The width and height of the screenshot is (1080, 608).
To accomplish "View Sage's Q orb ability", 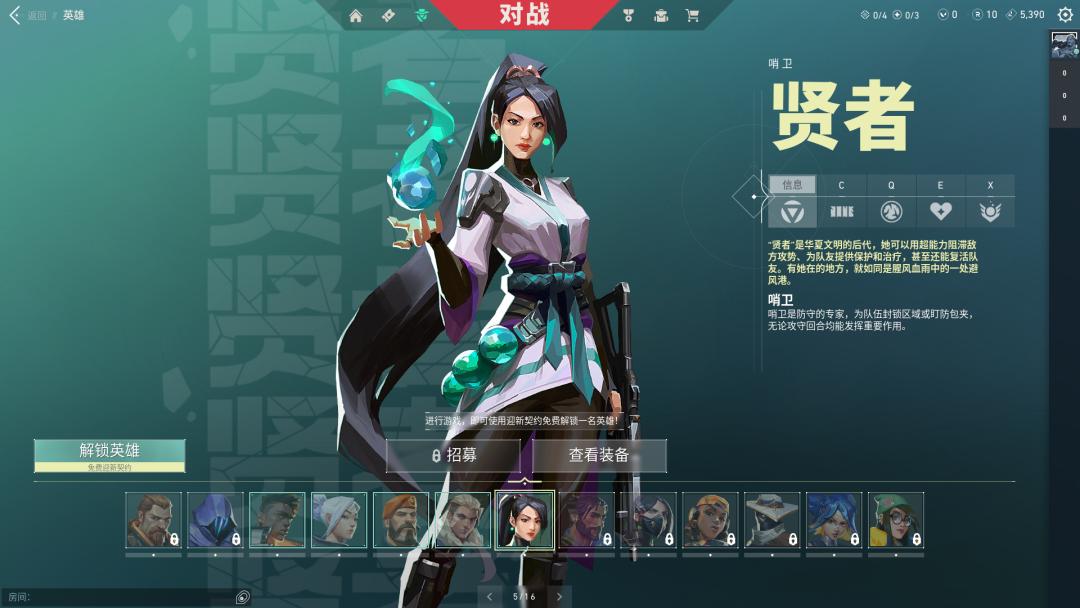I will (891, 211).
